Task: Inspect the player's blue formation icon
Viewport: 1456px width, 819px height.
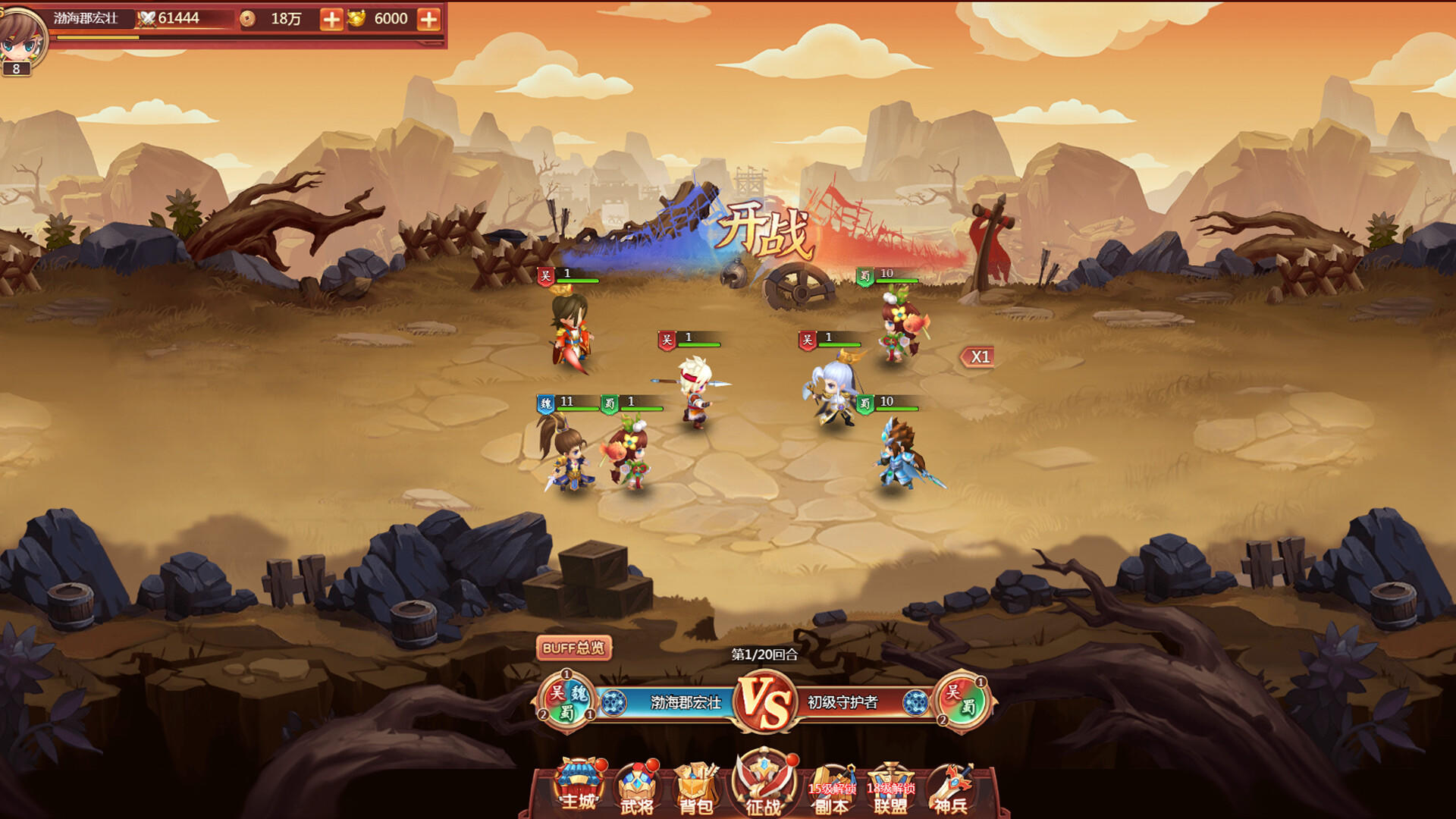Action: click(x=613, y=703)
